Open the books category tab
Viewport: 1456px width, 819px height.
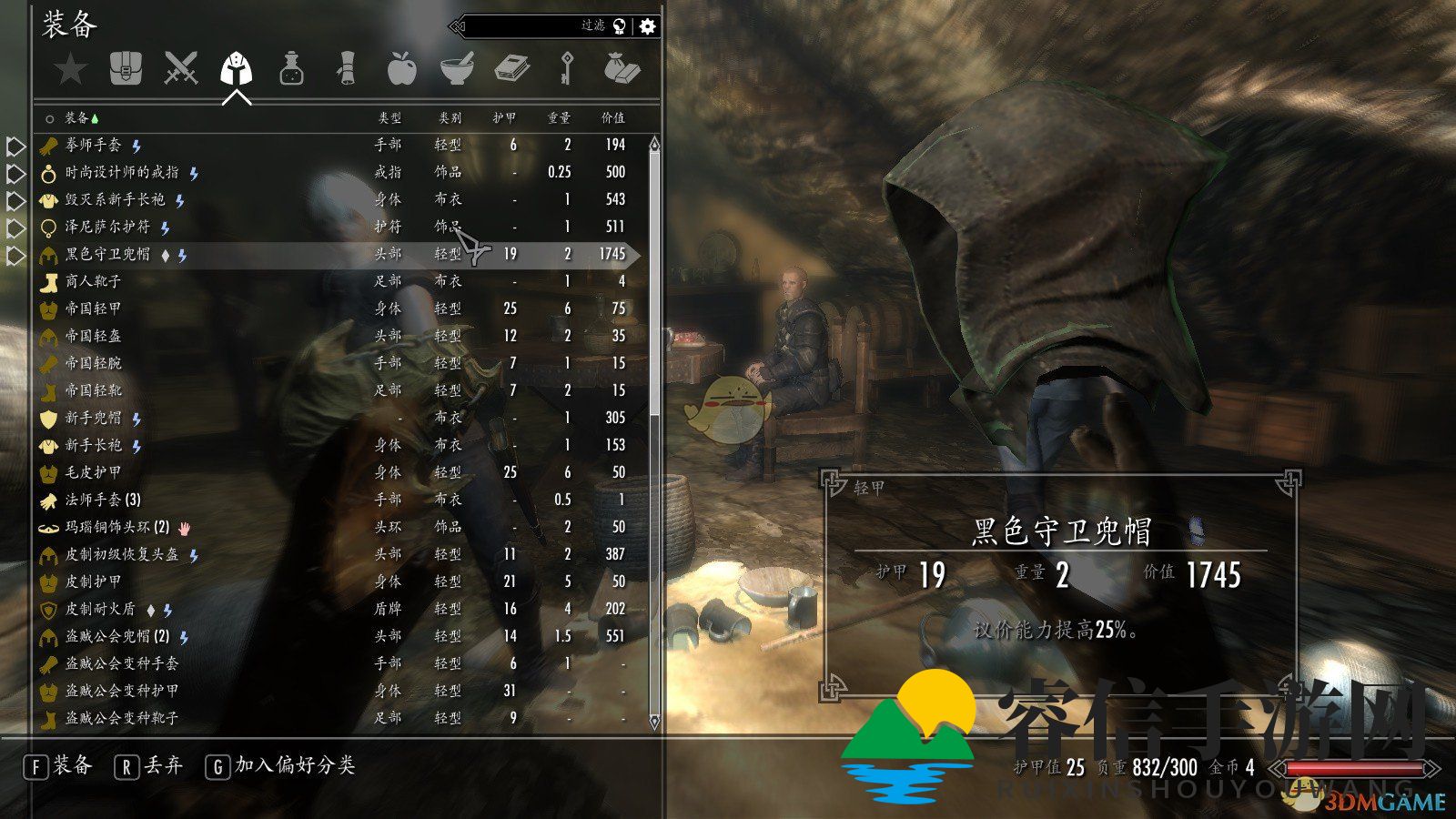pos(511,69)
